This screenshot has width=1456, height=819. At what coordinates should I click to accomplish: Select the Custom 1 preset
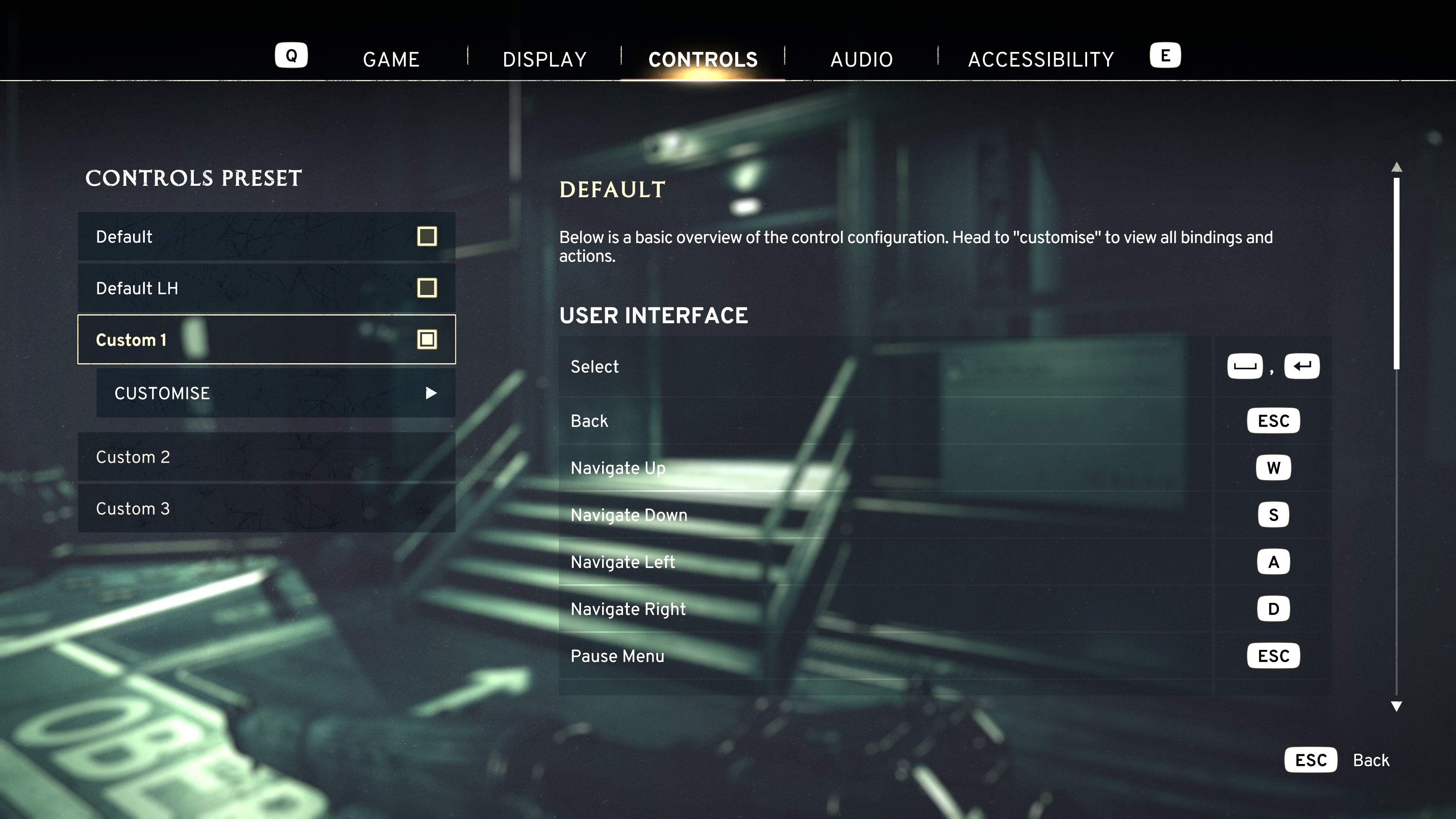pos(266,340)
